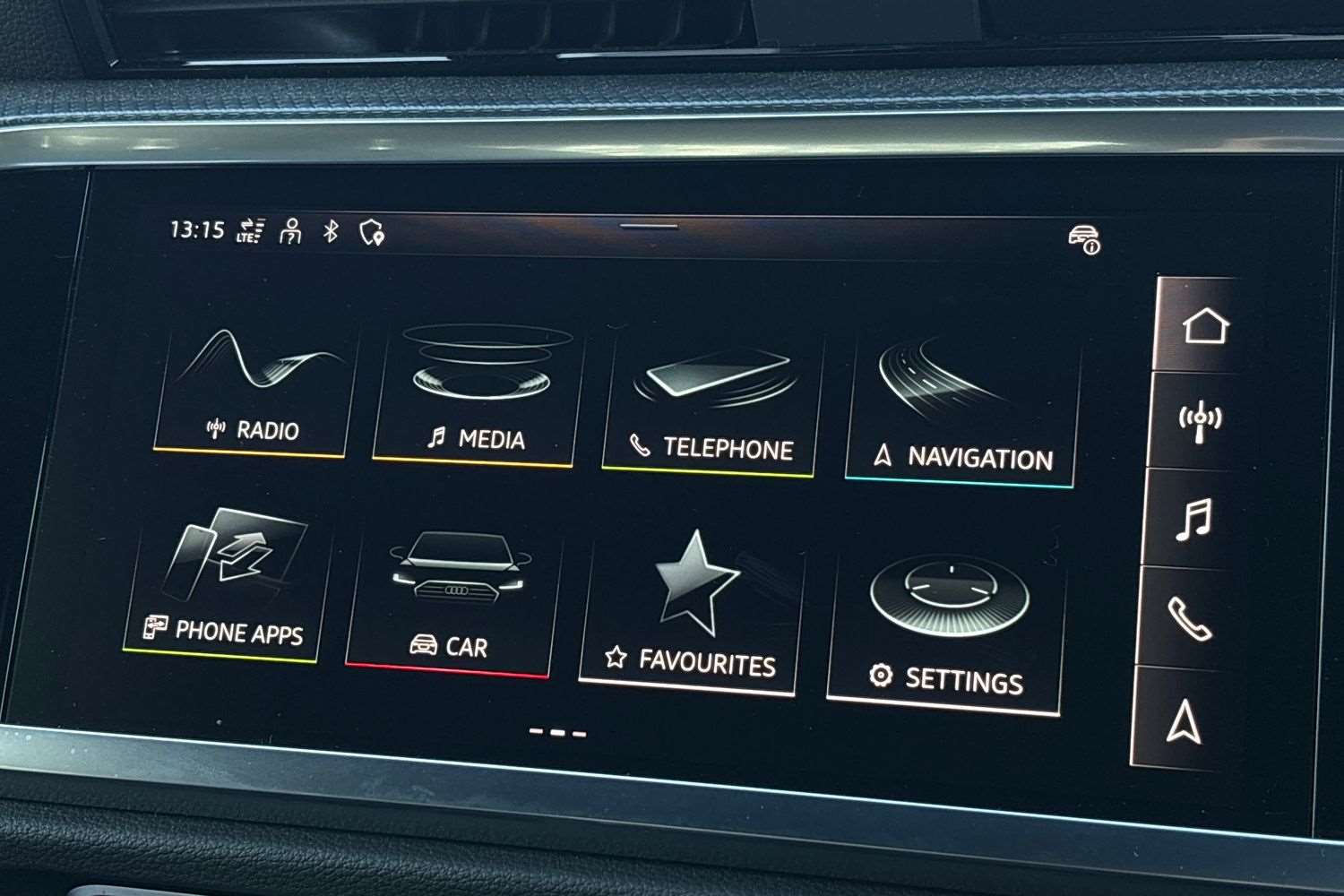Open the shield location privacy icon
The width and height of the screenshot is (1344, 896).
pos(371,233)
